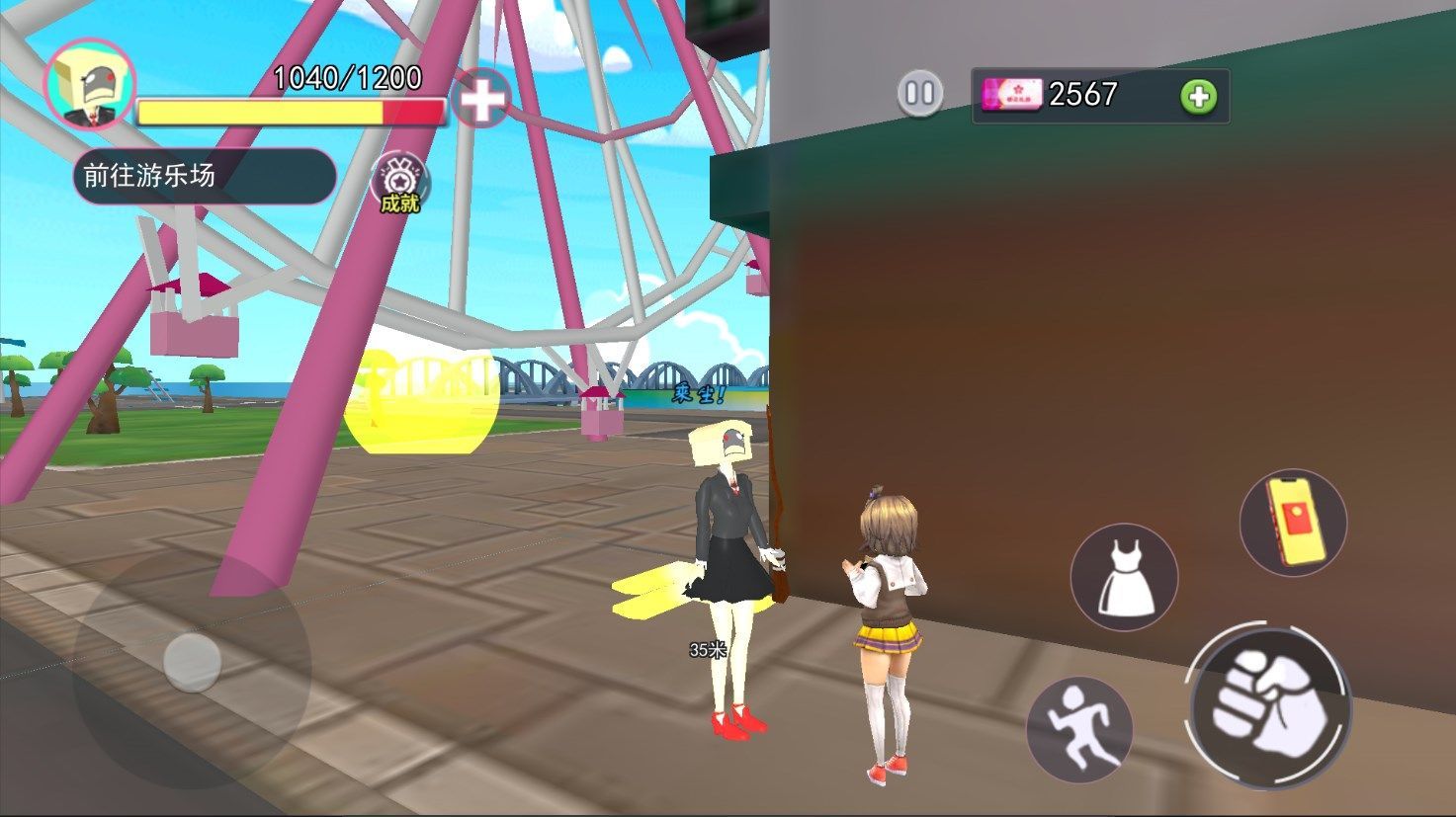
Task: Pause the game
Action: [920, 94]
